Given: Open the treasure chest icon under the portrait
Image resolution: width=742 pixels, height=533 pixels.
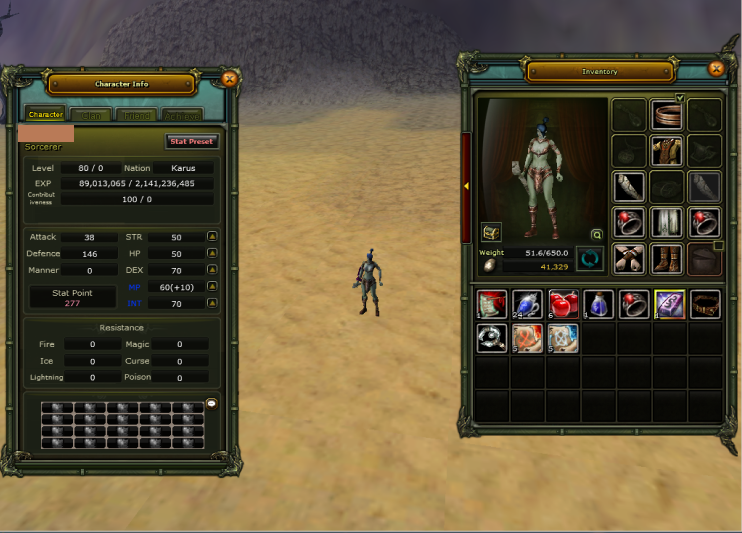Looking at the screenshot, I should [x=491, y=232].
